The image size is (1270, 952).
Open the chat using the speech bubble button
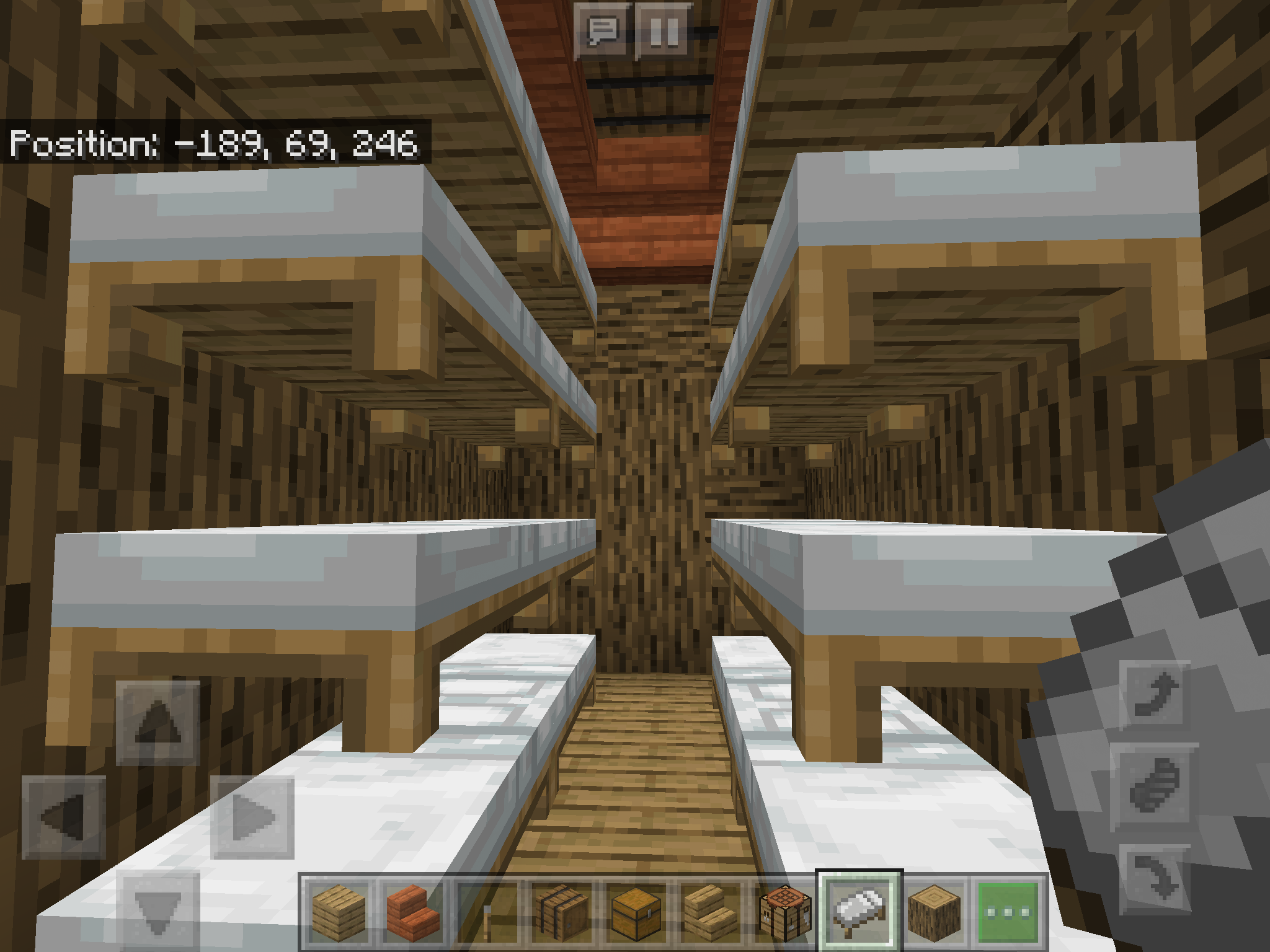602,30
